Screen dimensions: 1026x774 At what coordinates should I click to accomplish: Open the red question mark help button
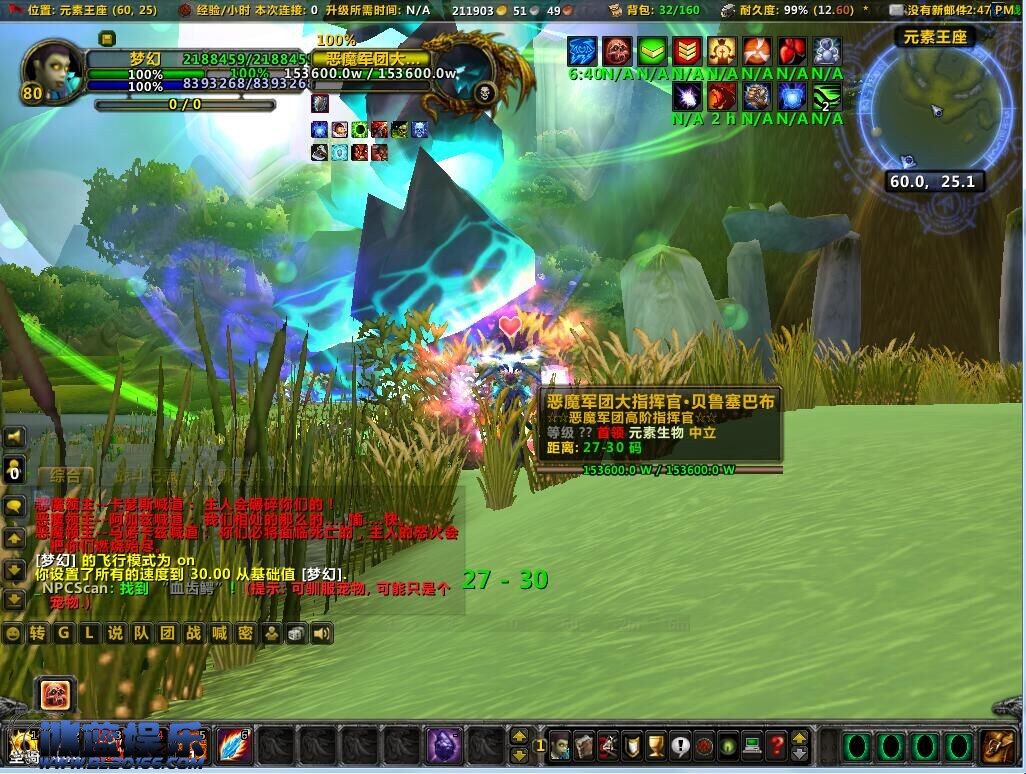pos(777,746)
